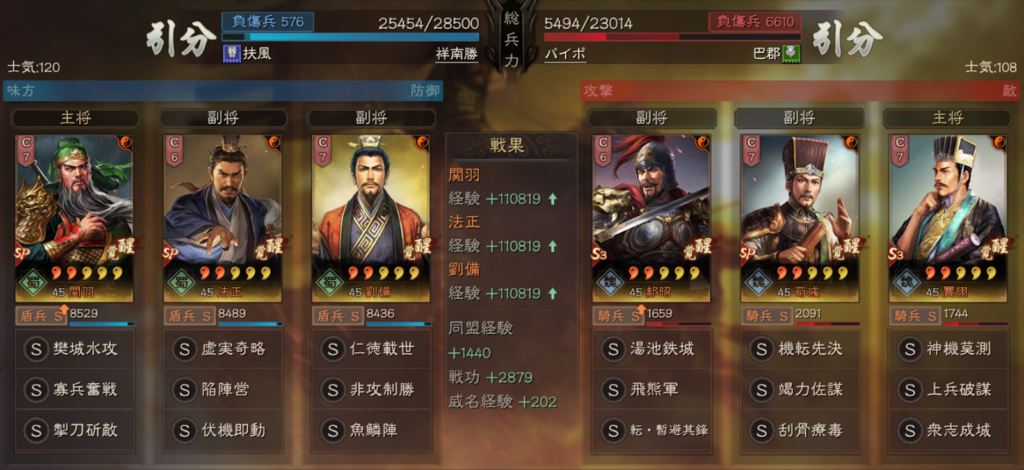Open the 衆志成城 skill entry
This screenshot has height=470, width=1024.
(x=947, y=431)
